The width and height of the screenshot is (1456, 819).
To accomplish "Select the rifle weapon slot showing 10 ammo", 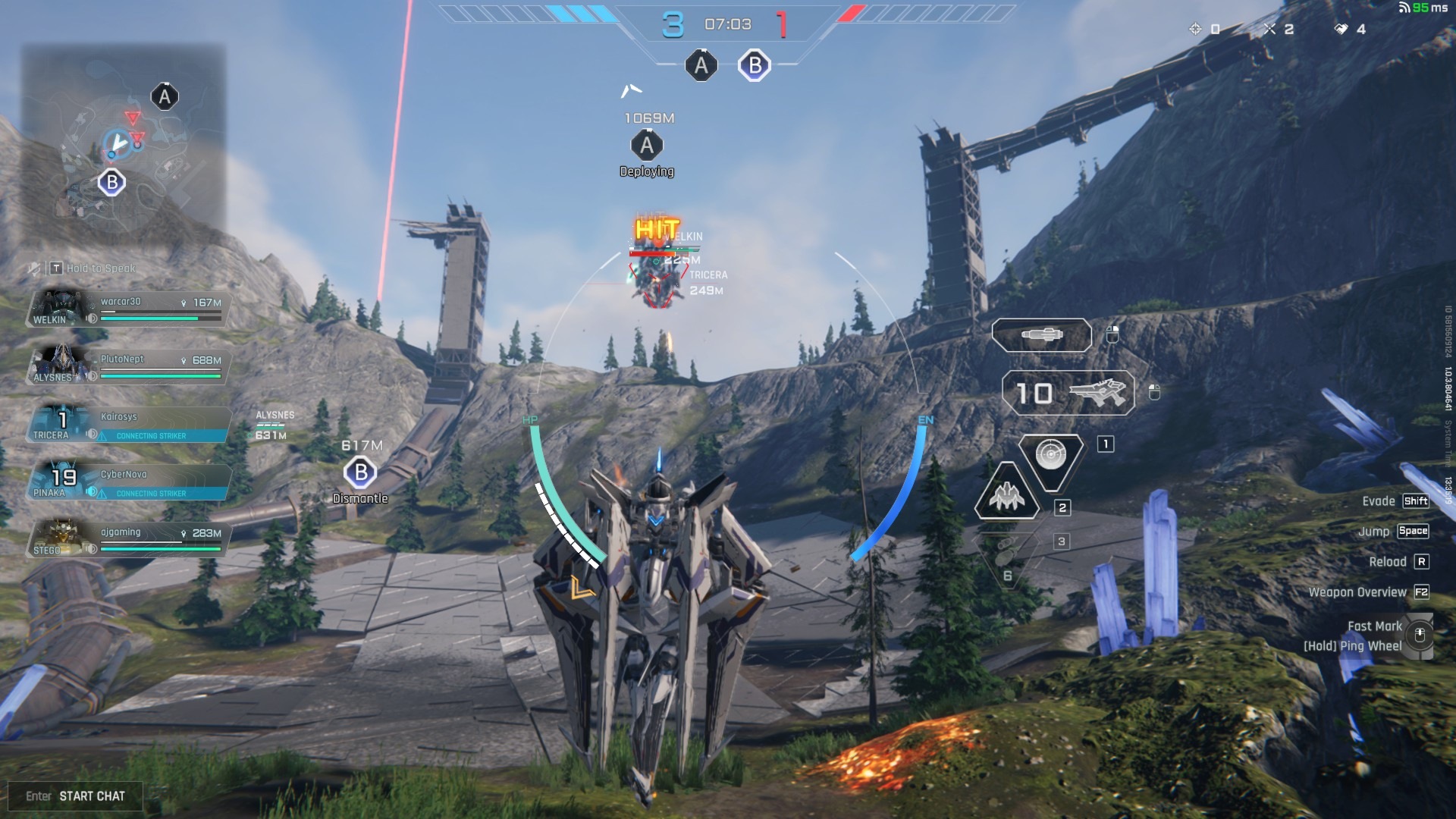I will click(x=1068, y=393).
